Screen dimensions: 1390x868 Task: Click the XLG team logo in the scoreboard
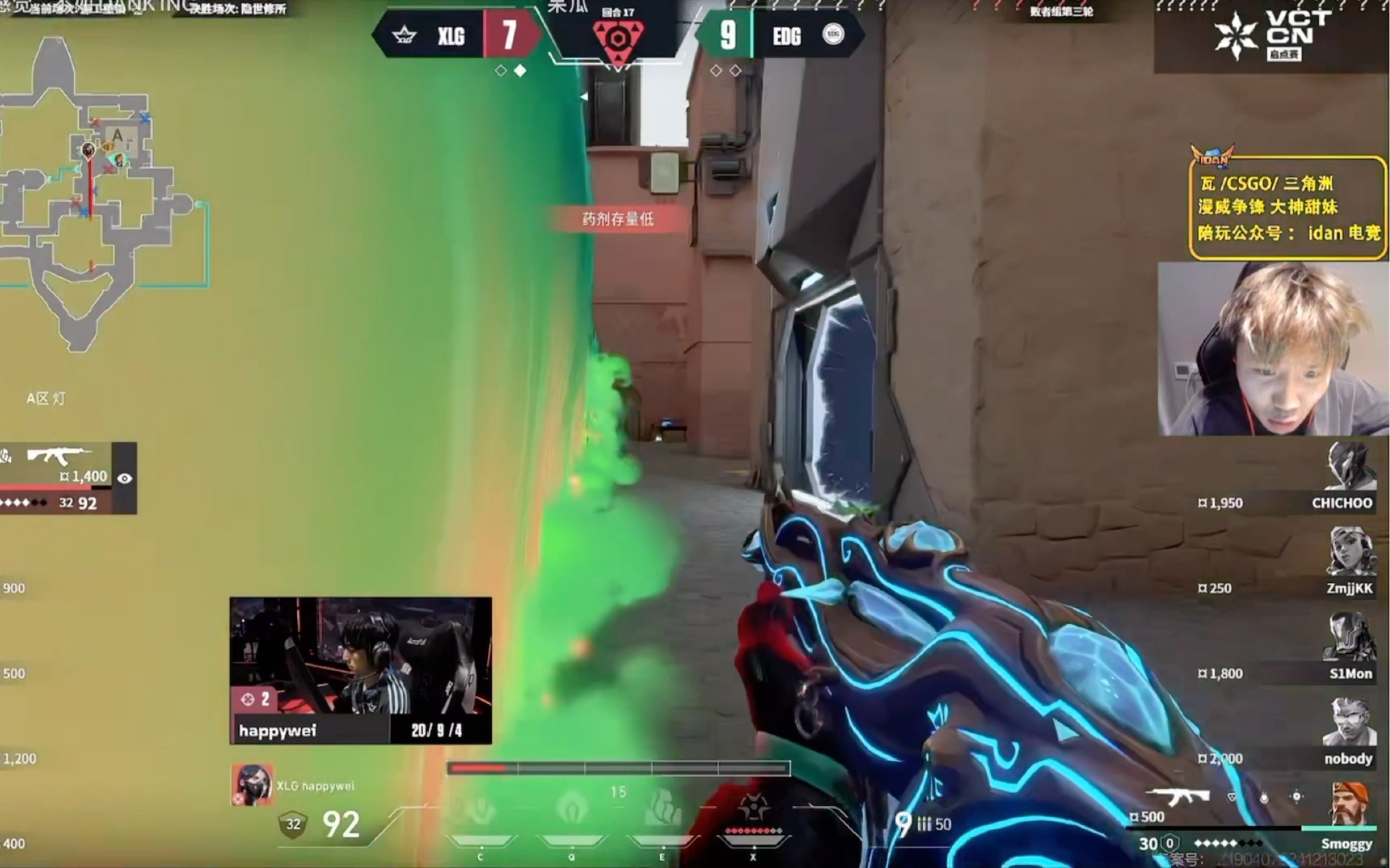[x=404, y=36]
